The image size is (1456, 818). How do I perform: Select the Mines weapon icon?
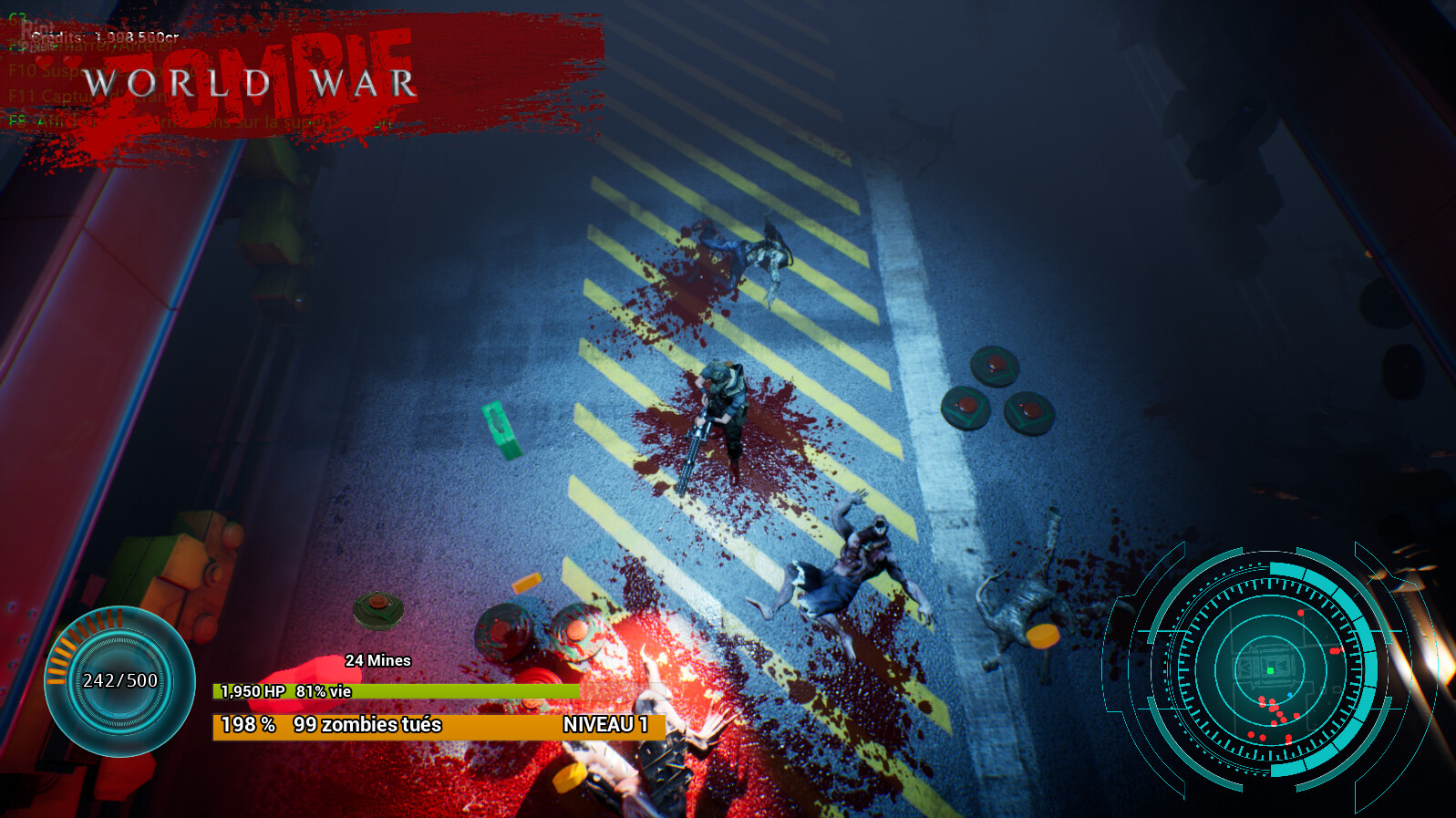pyautogui.click(x=378, y=611)
